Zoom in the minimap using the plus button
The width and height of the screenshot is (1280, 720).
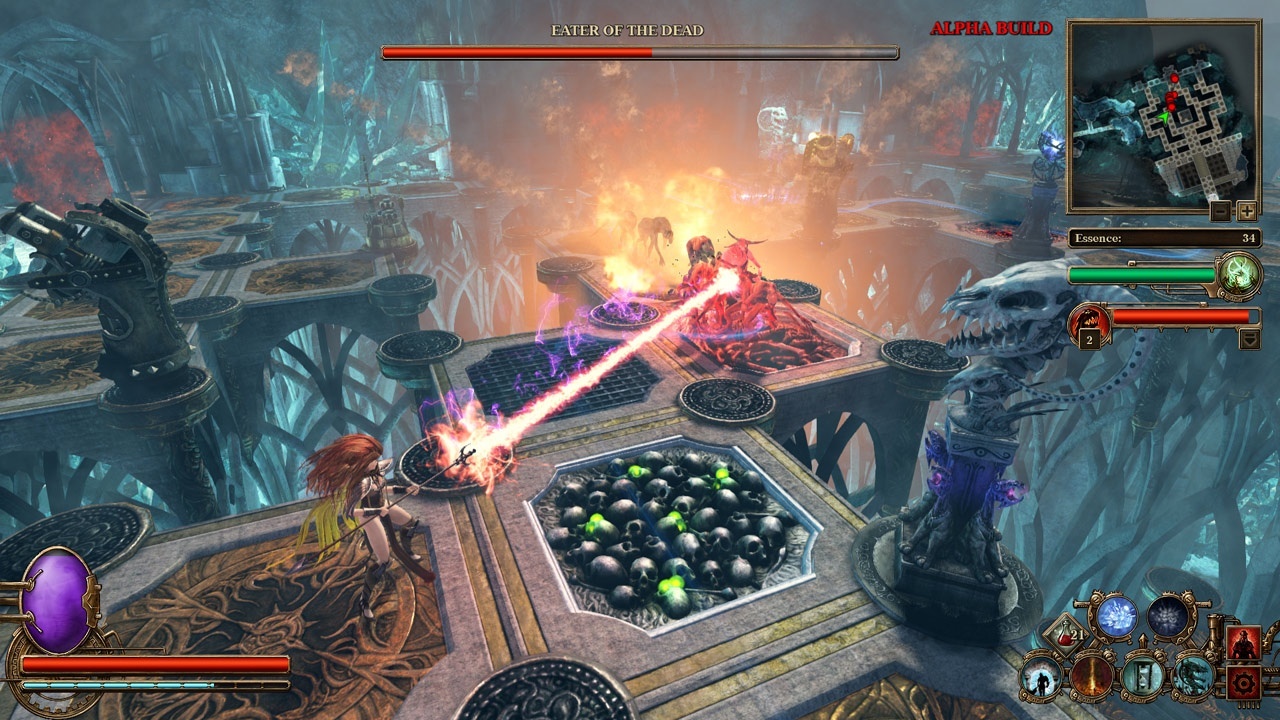click(1246, 210)
